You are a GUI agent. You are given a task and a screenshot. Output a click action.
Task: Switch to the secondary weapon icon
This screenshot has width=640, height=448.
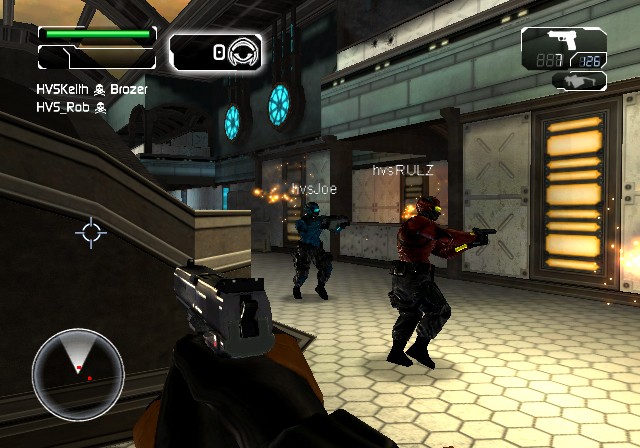click(578, 81)
